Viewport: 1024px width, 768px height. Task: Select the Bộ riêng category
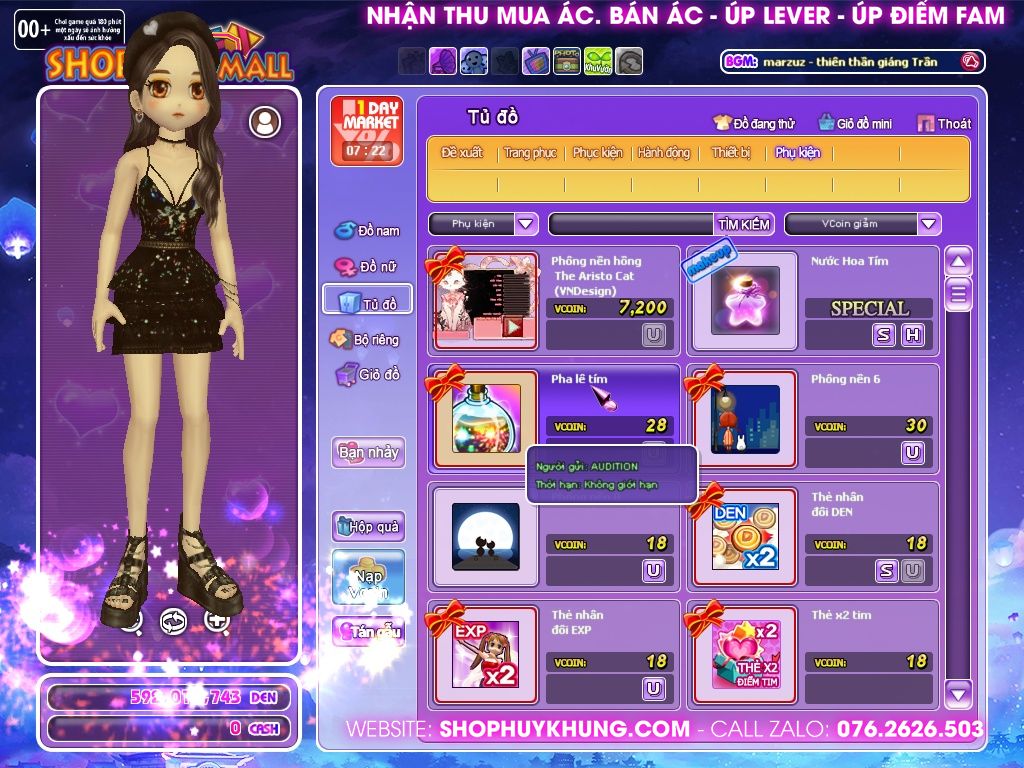point(367,339)
